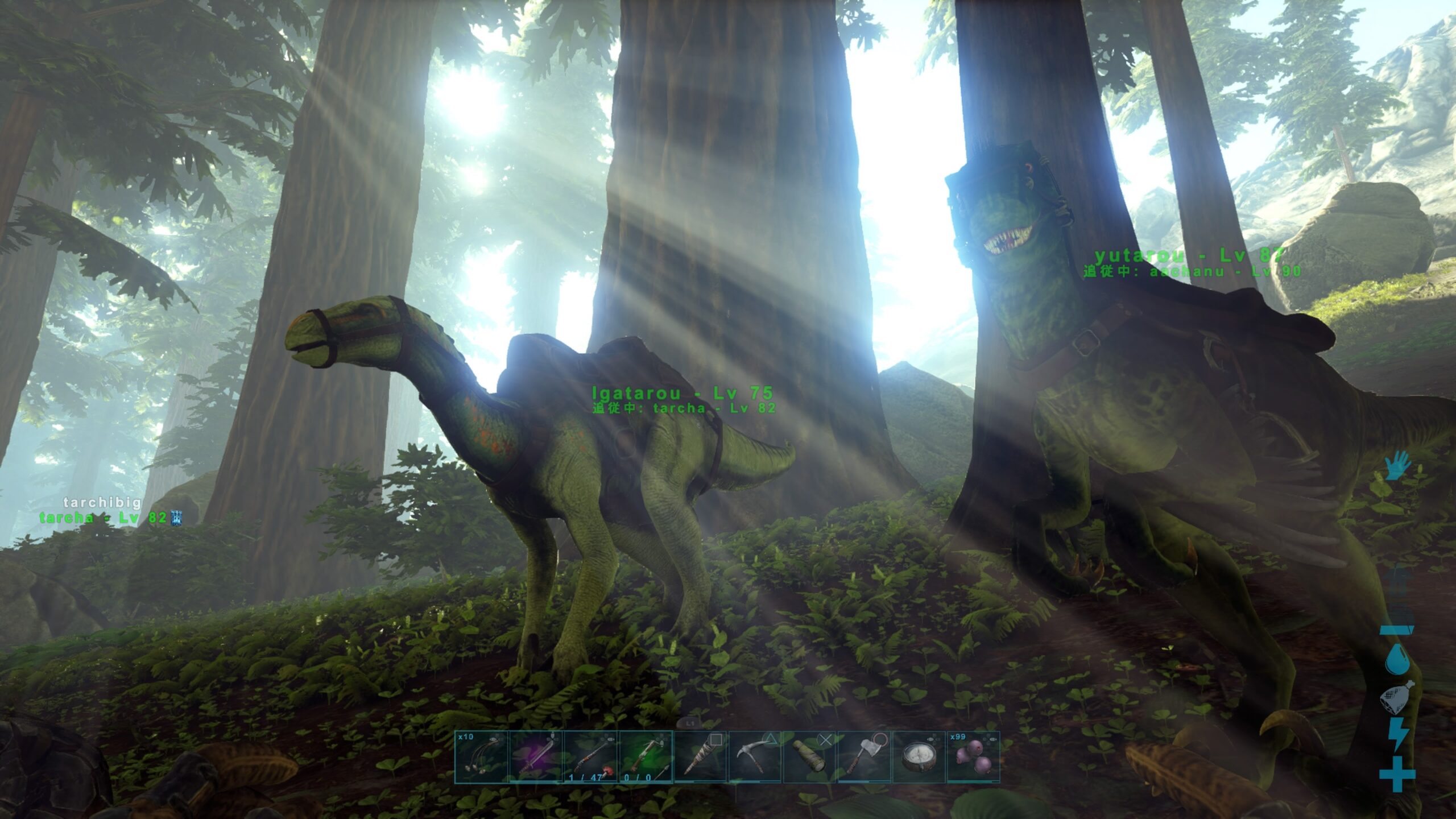Equip the torch from the hotbar
Viewport: 1456px width, 819px height.
(700, 757)
